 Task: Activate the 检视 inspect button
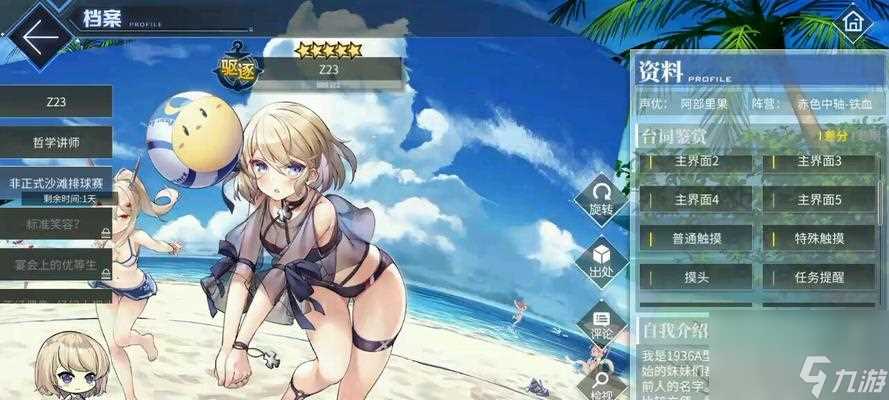(601, 380)
